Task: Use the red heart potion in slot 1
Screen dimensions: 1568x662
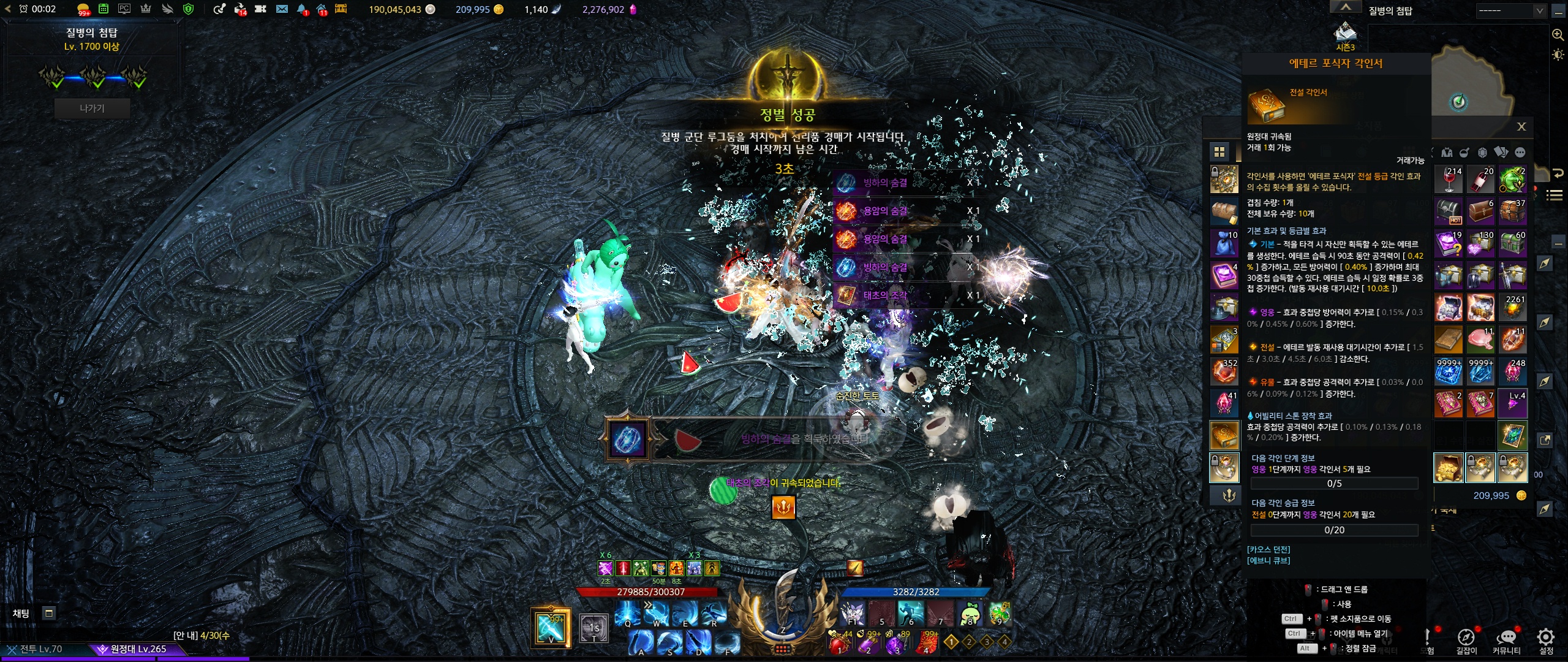Action: click(840, 644)
